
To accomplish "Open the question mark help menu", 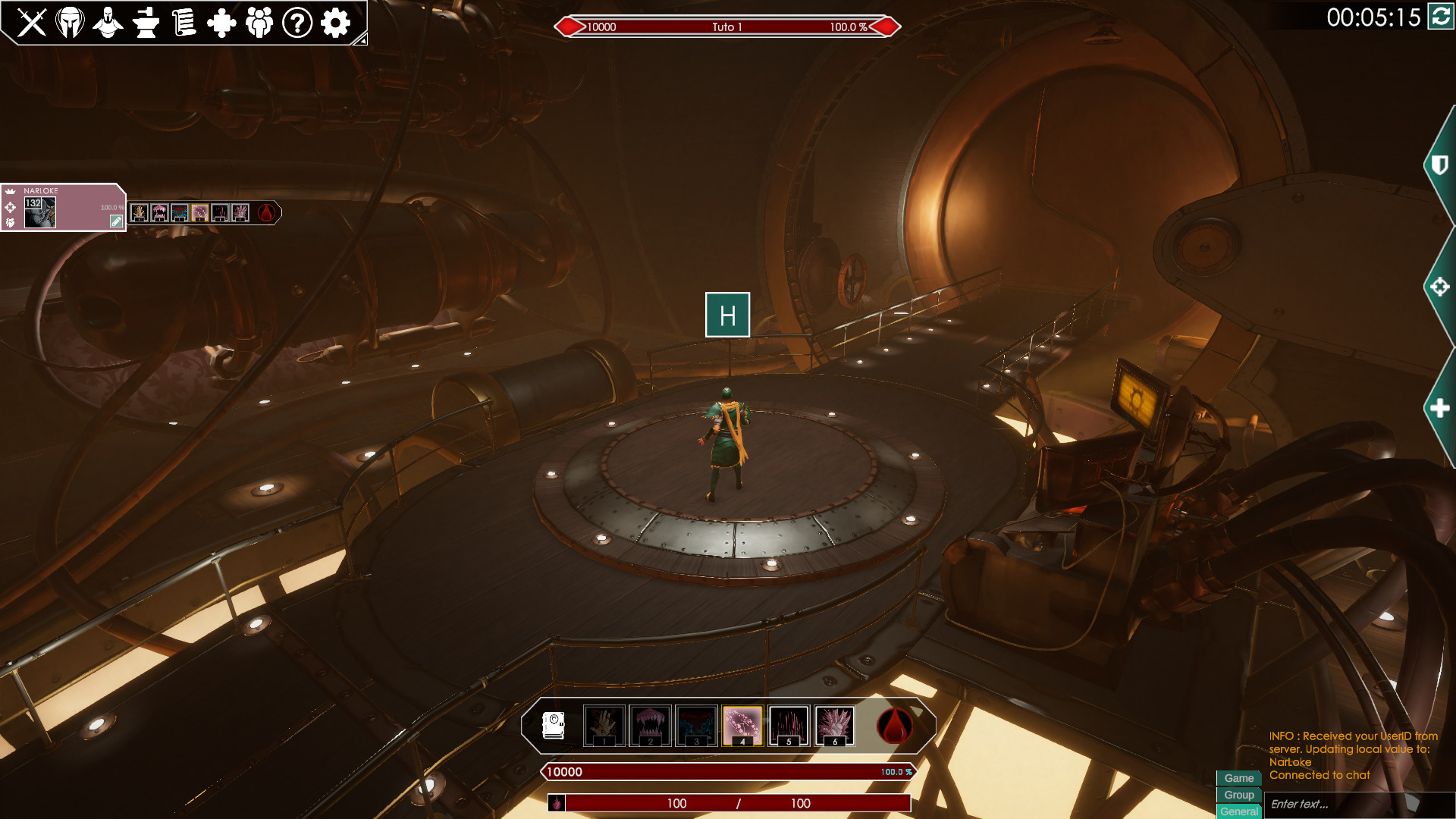I will (x=297, y=23).
